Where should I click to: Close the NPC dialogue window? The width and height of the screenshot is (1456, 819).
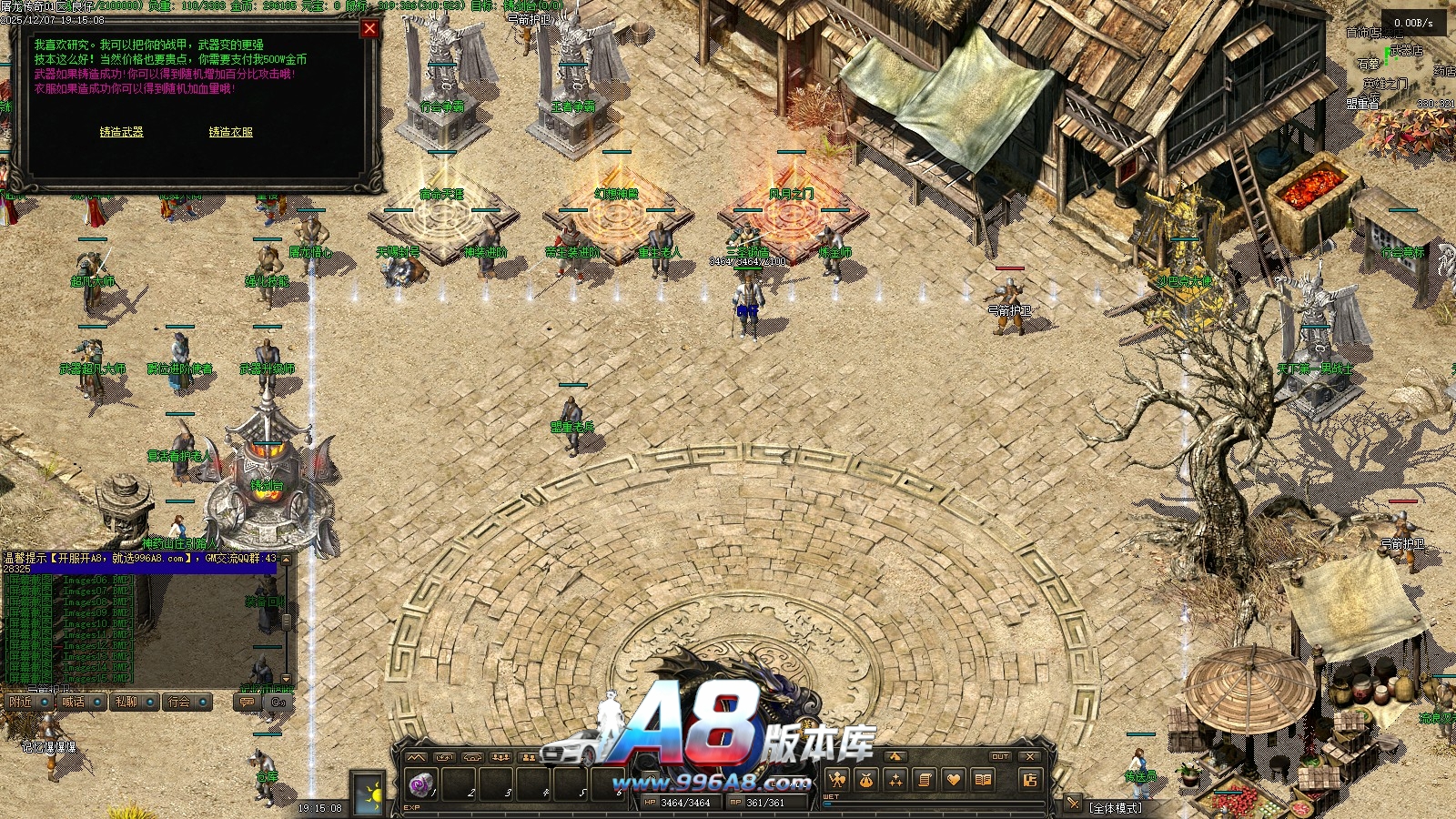click(369, 28)
